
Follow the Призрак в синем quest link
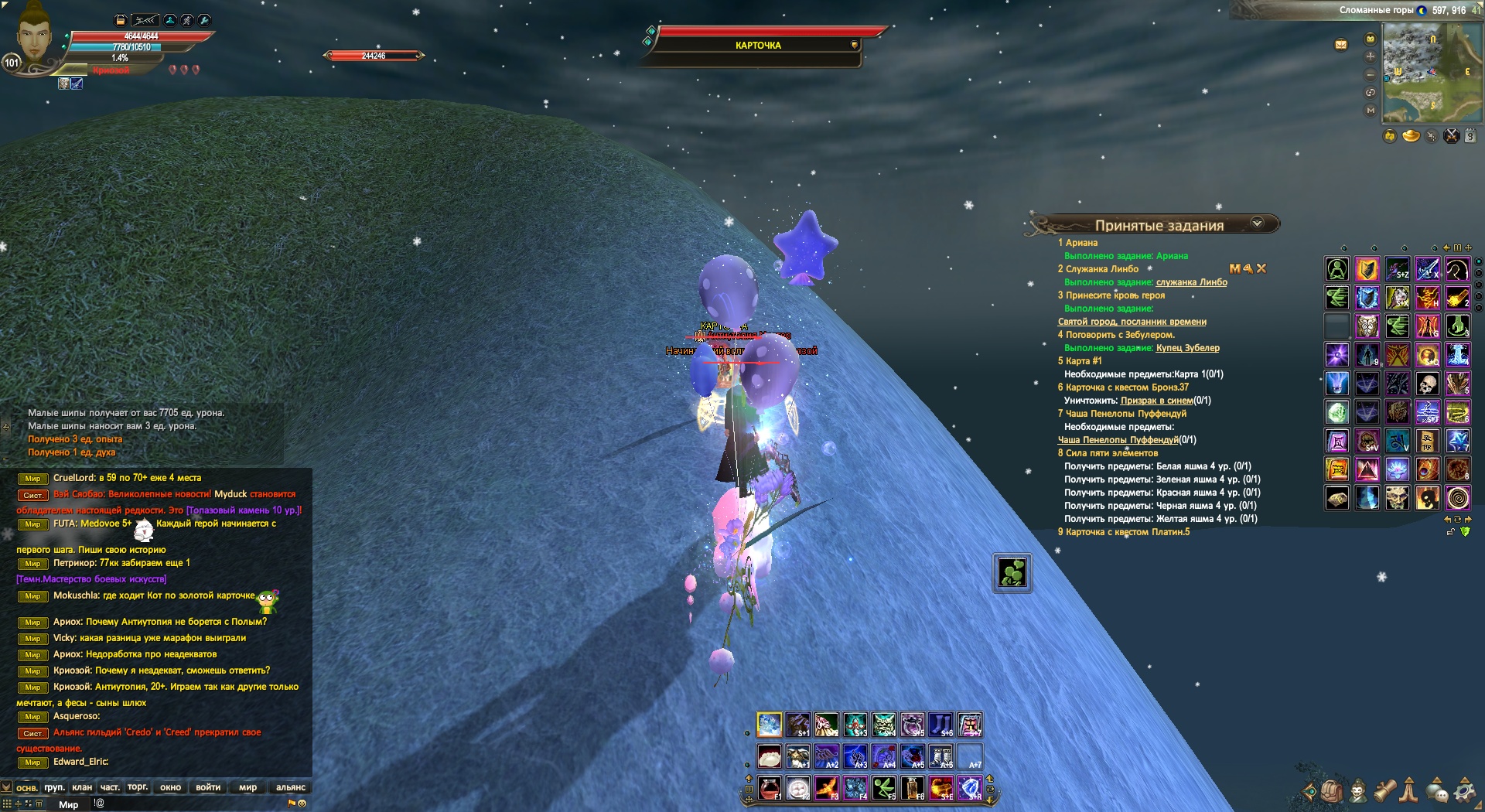click(1156, 401)
